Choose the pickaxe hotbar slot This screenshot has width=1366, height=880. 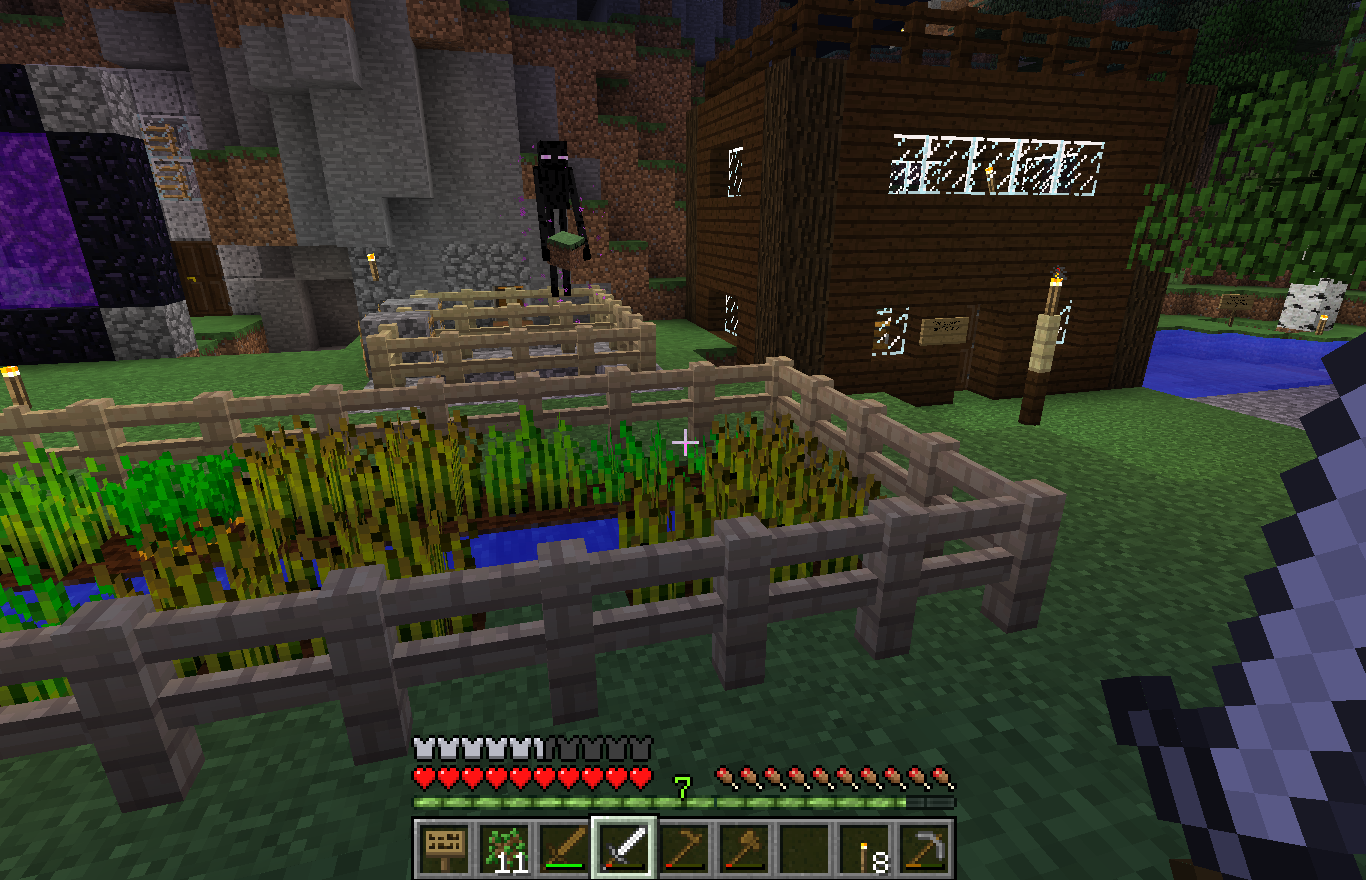point(924,848)
